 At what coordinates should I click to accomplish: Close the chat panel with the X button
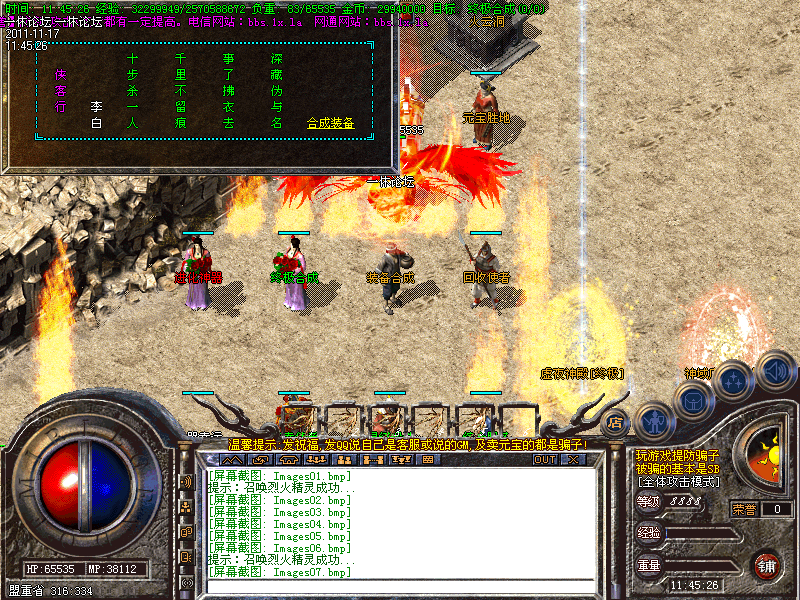[573, 460]
